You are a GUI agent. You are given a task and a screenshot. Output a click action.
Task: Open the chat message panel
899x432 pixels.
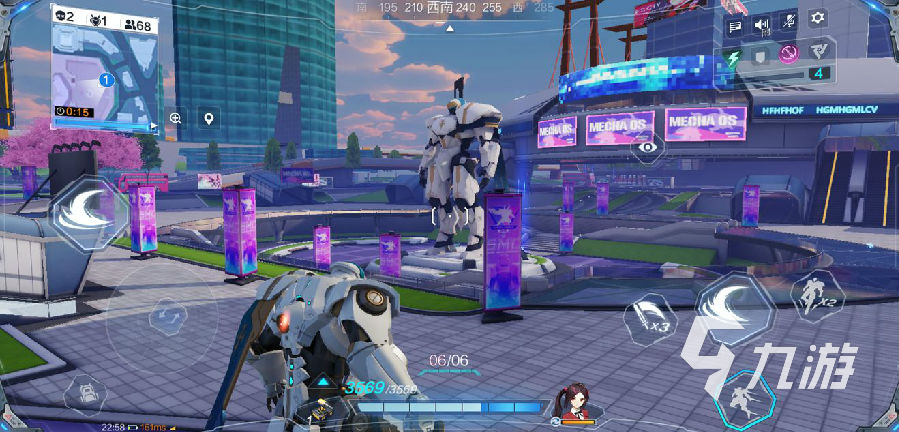pyautogui.click(x=735, y=27)
